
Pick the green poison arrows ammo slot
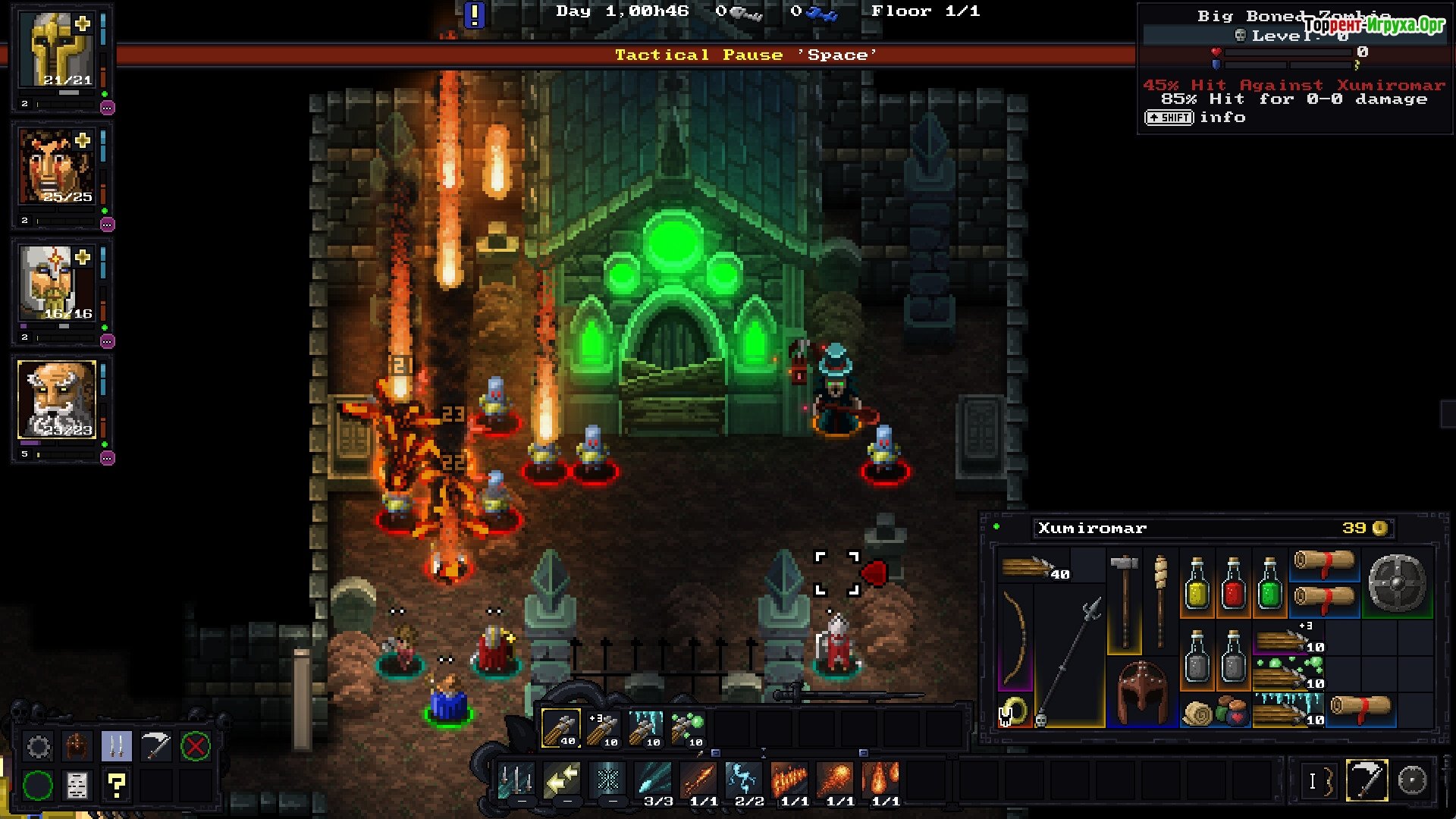[x=688, y=728]
